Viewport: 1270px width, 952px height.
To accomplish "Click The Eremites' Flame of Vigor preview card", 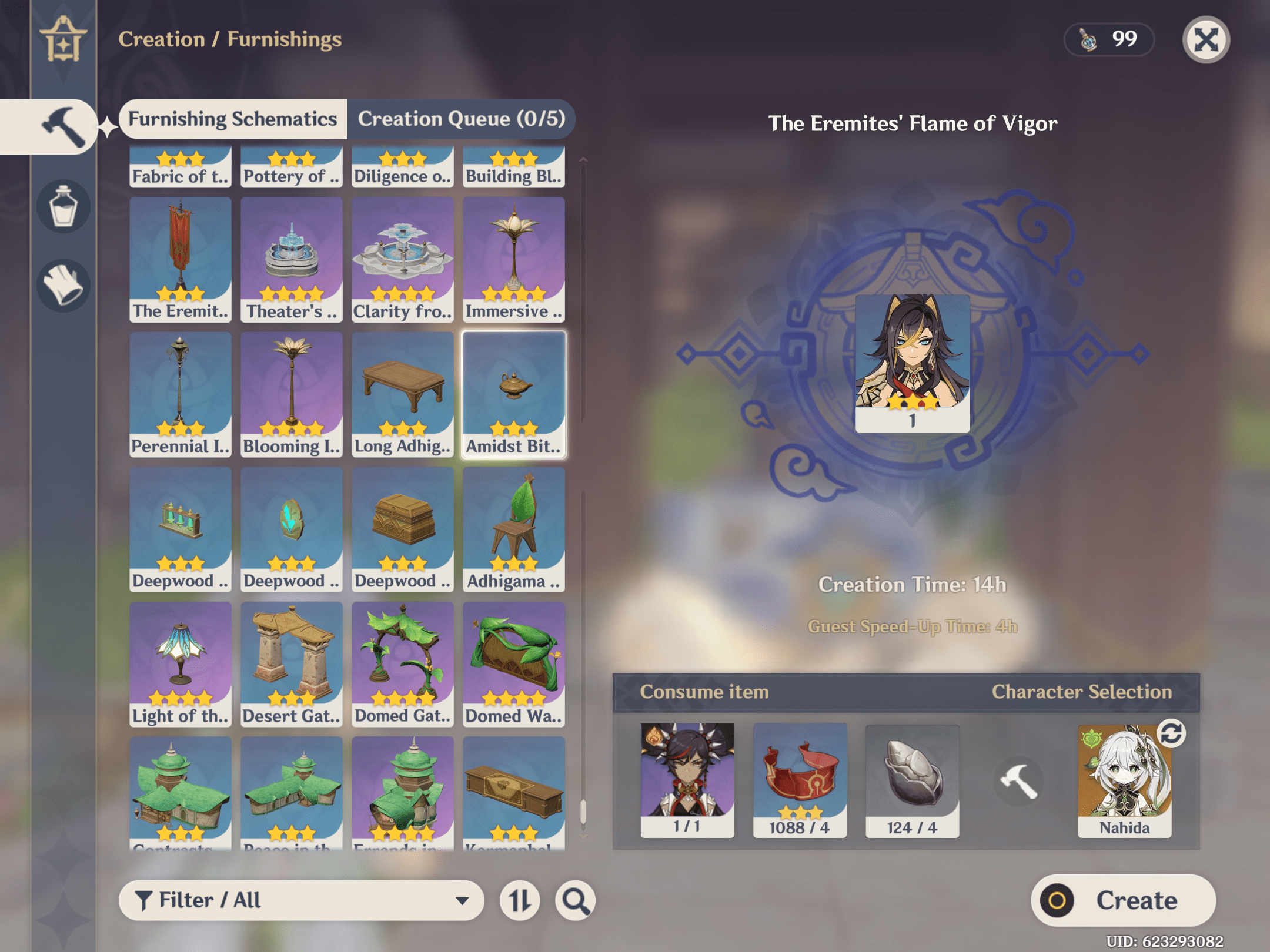I will click(912, 364).
